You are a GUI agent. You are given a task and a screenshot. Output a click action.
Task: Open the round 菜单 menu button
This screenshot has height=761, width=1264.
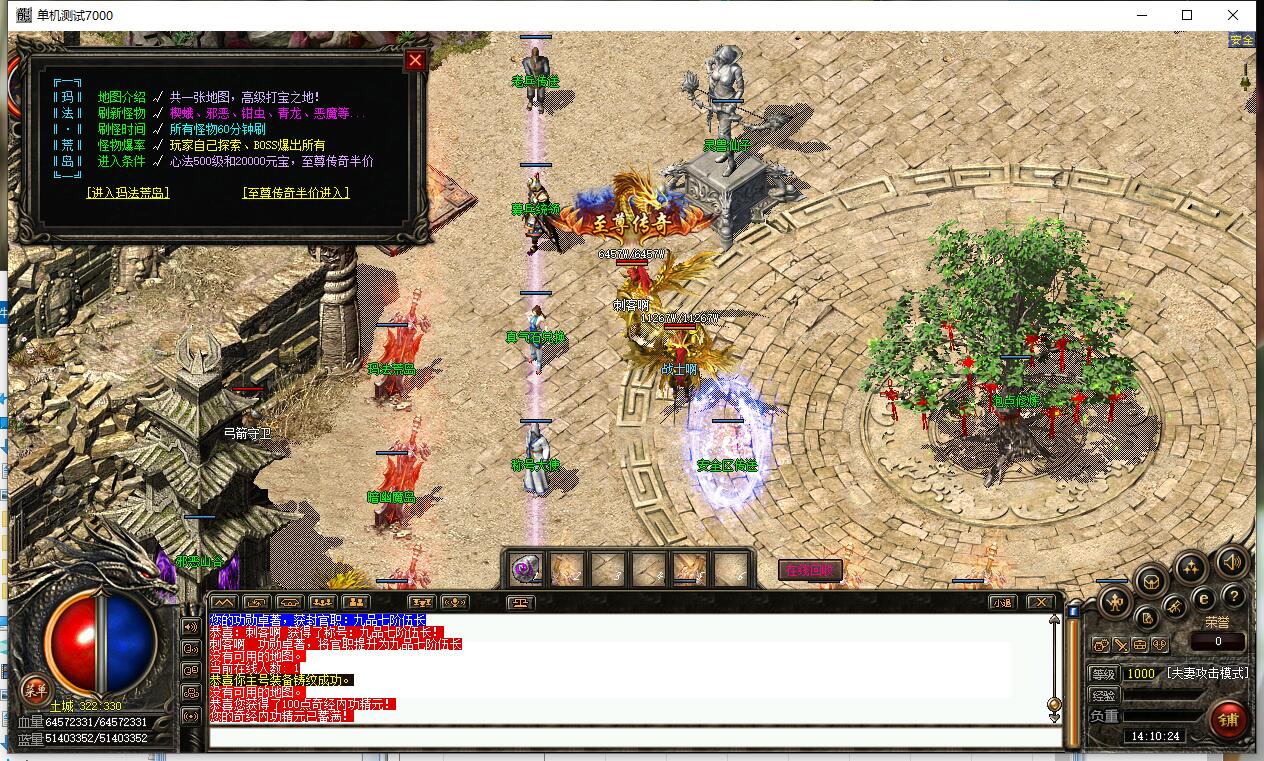point(36,688)
